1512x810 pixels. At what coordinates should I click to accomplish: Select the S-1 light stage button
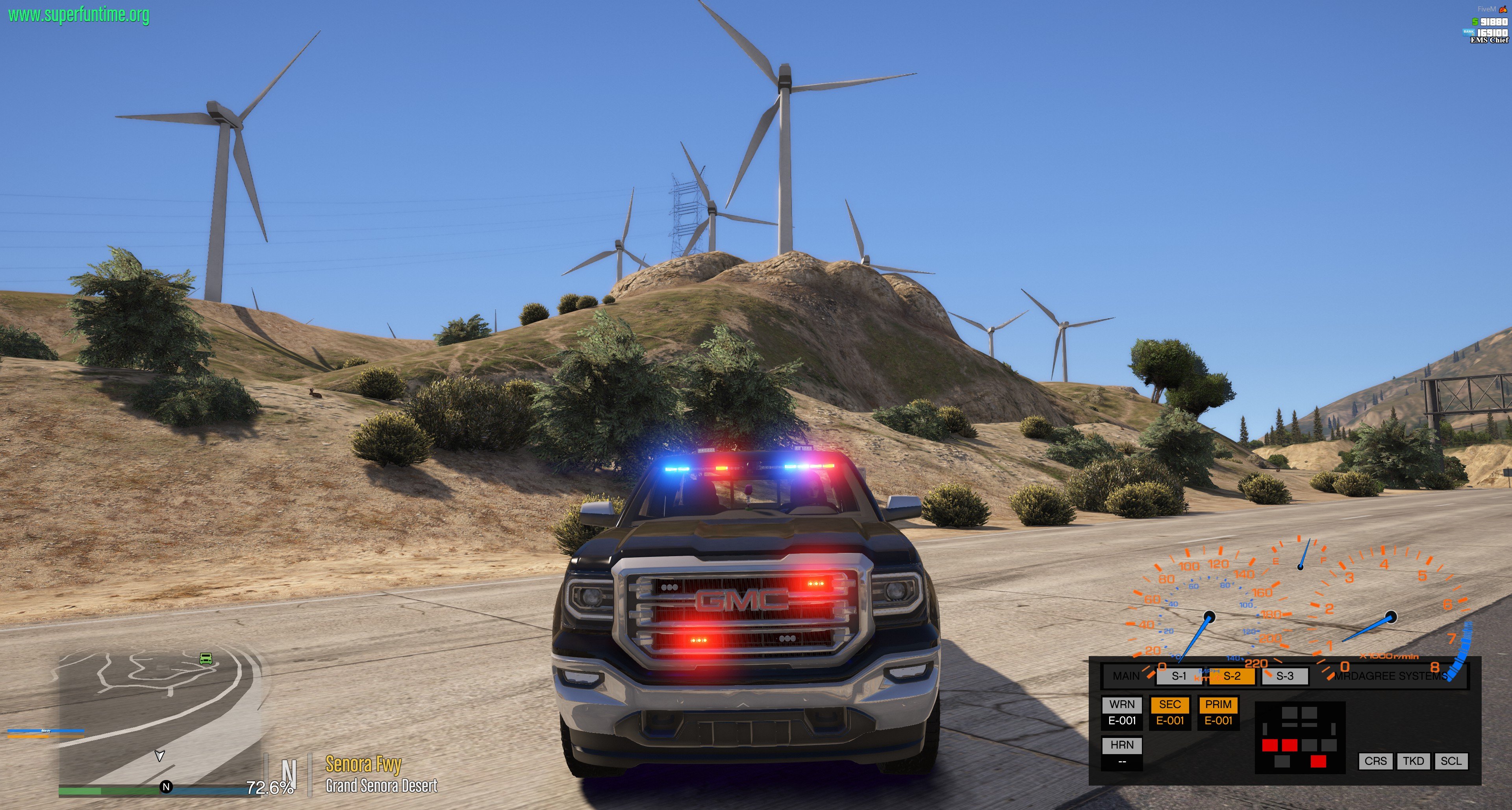[1178, 676]
